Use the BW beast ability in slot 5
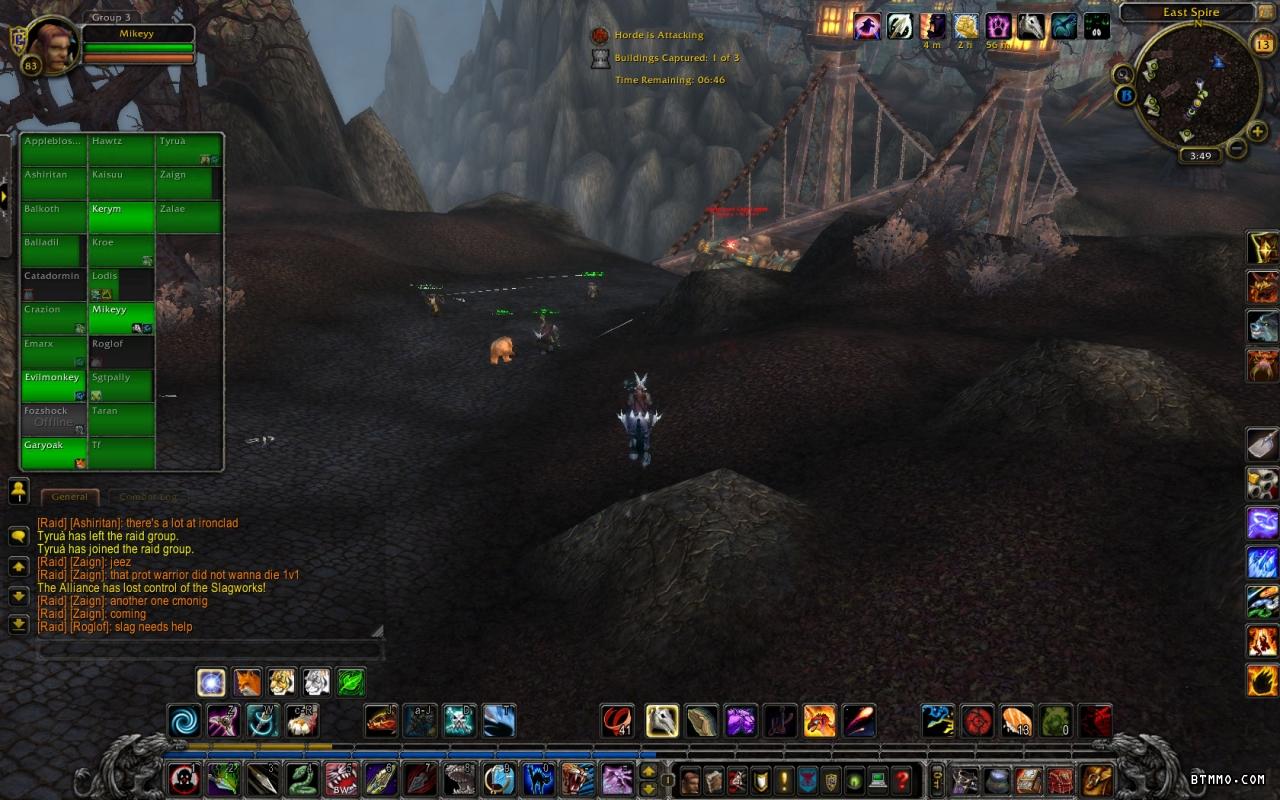This screenshot has height=800, width=1280. (340, 778)
